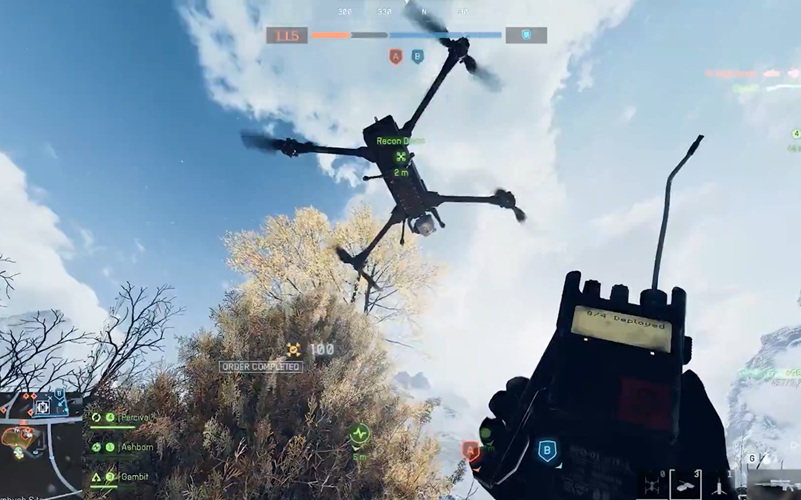
Task: Click the red objective A flag at top
Action: (396, 57)
